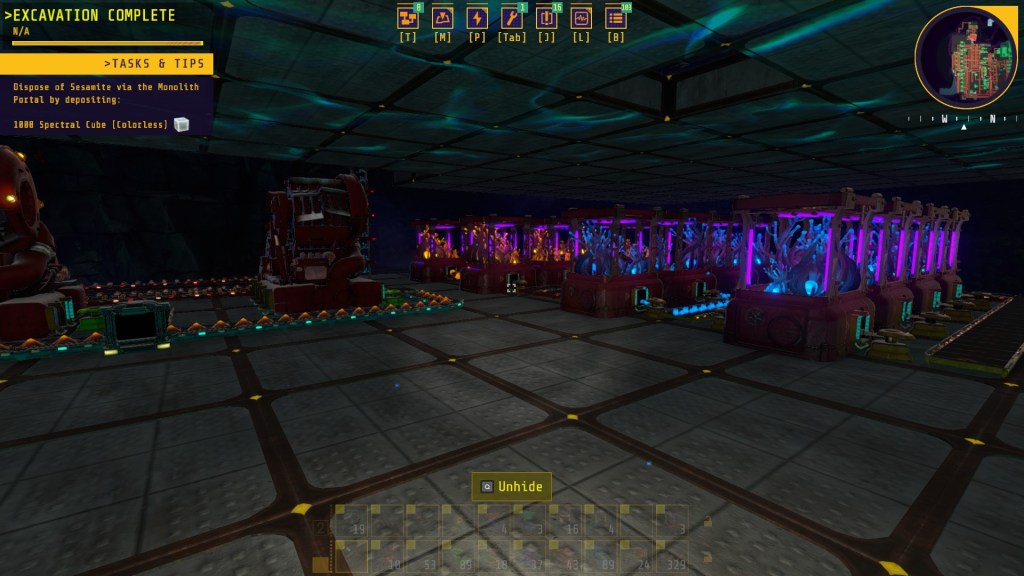Viewport: 1024px width, 576px height.
Task: Open the wrench build menu icon
Action: 511,19
